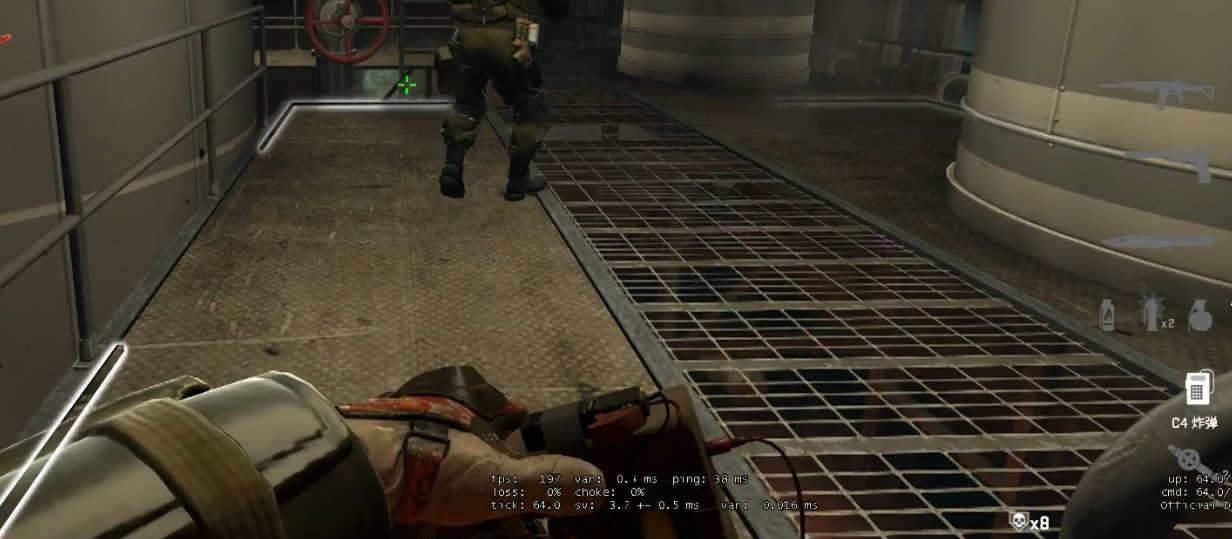The image size is (1232, 539).
Task: Select the C4 bomb slot
Action: click(x=1194, y=388)
